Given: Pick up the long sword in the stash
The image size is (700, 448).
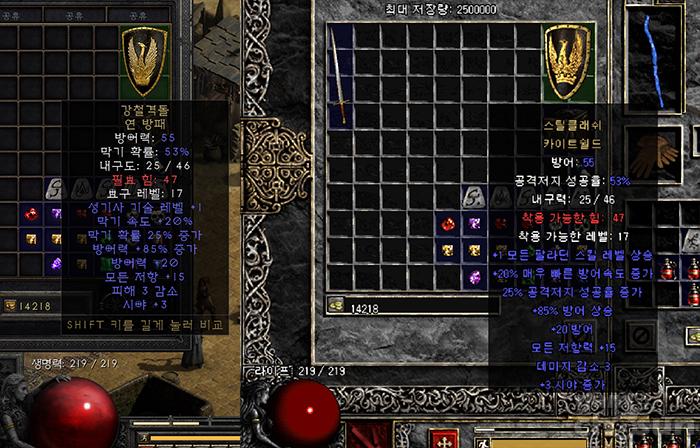Looking at the screenshot, I should pyautogui.click(x=341, y=76).
